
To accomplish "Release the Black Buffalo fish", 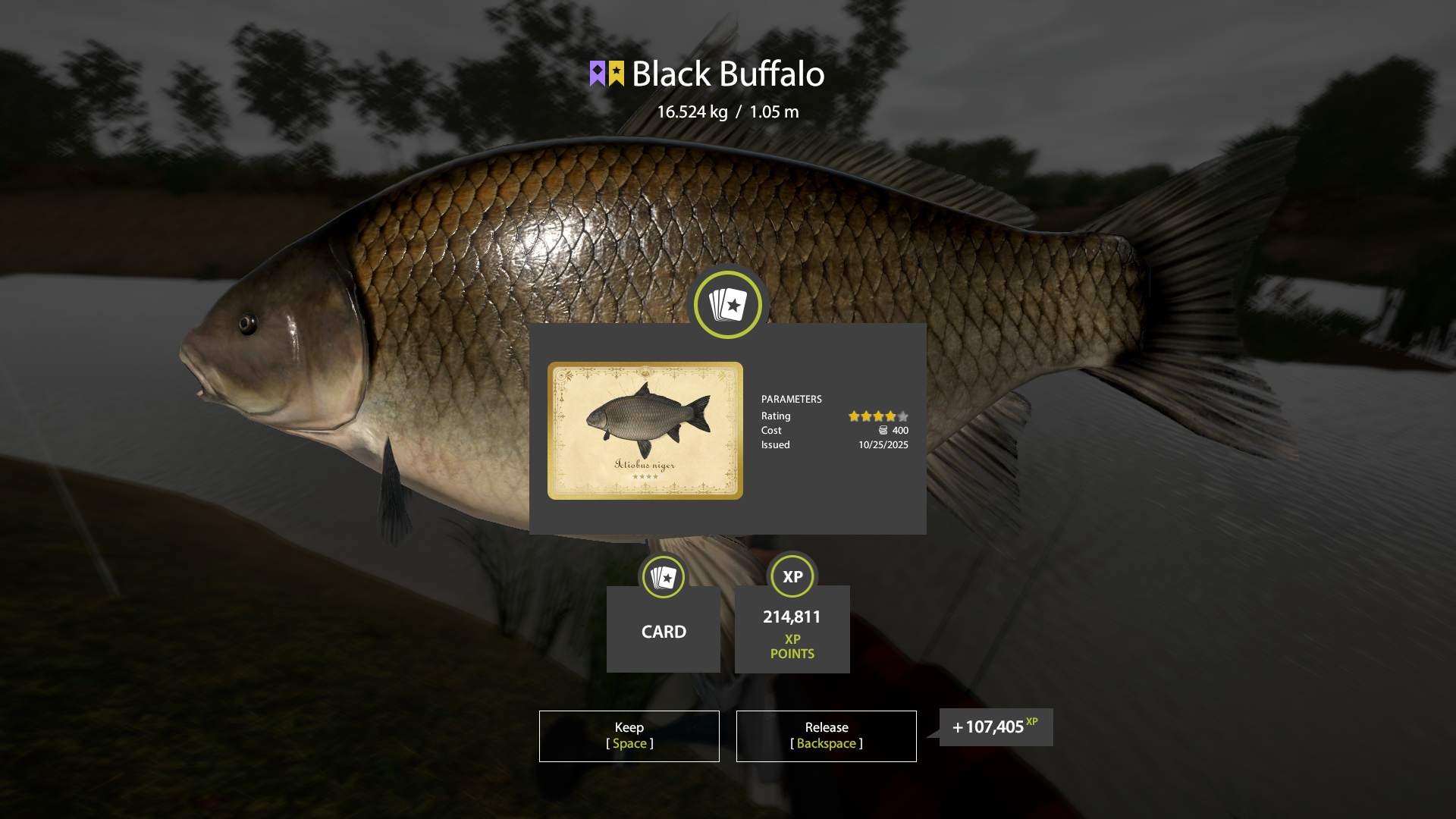I will tap(826, 736).
